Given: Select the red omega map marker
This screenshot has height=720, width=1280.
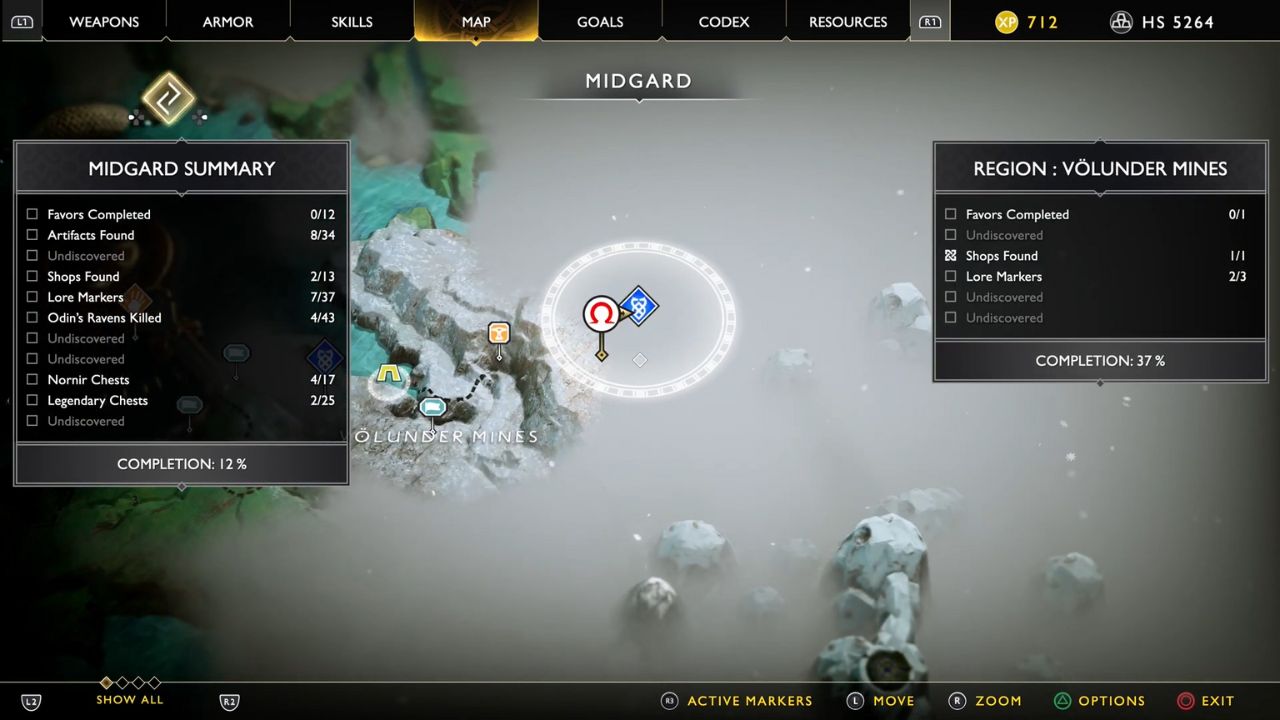Looking at the screenshot, I should point(601,314).
